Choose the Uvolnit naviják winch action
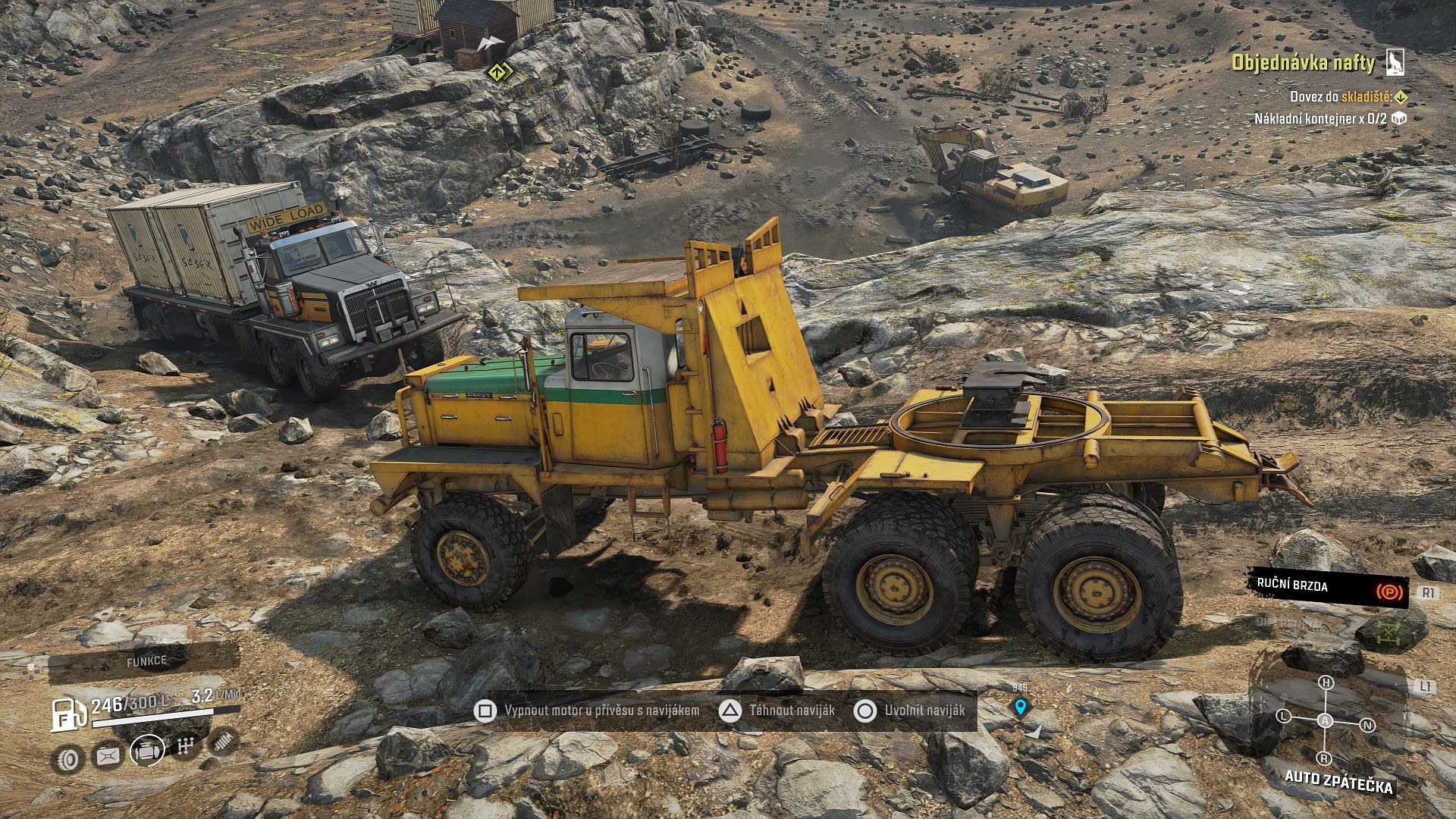This screenshot has width=1456, height=819. 913,711
